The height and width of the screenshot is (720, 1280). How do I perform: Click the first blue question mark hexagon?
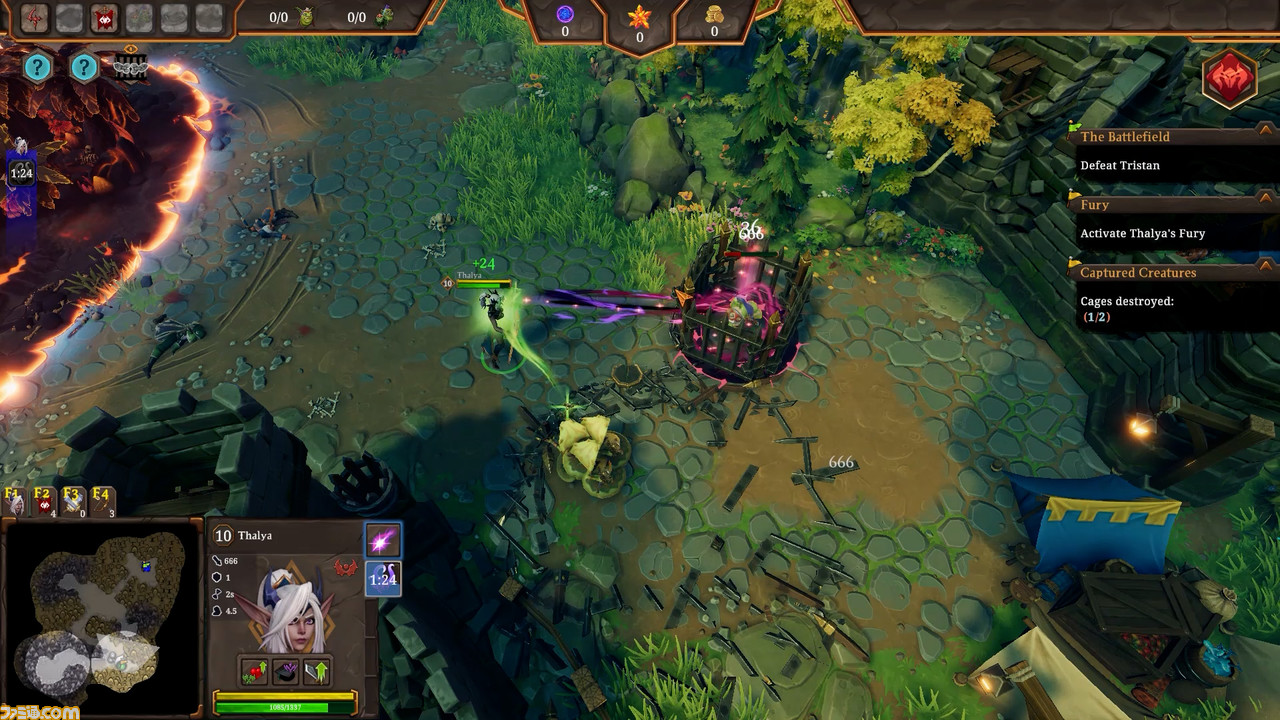coord(37,68)
